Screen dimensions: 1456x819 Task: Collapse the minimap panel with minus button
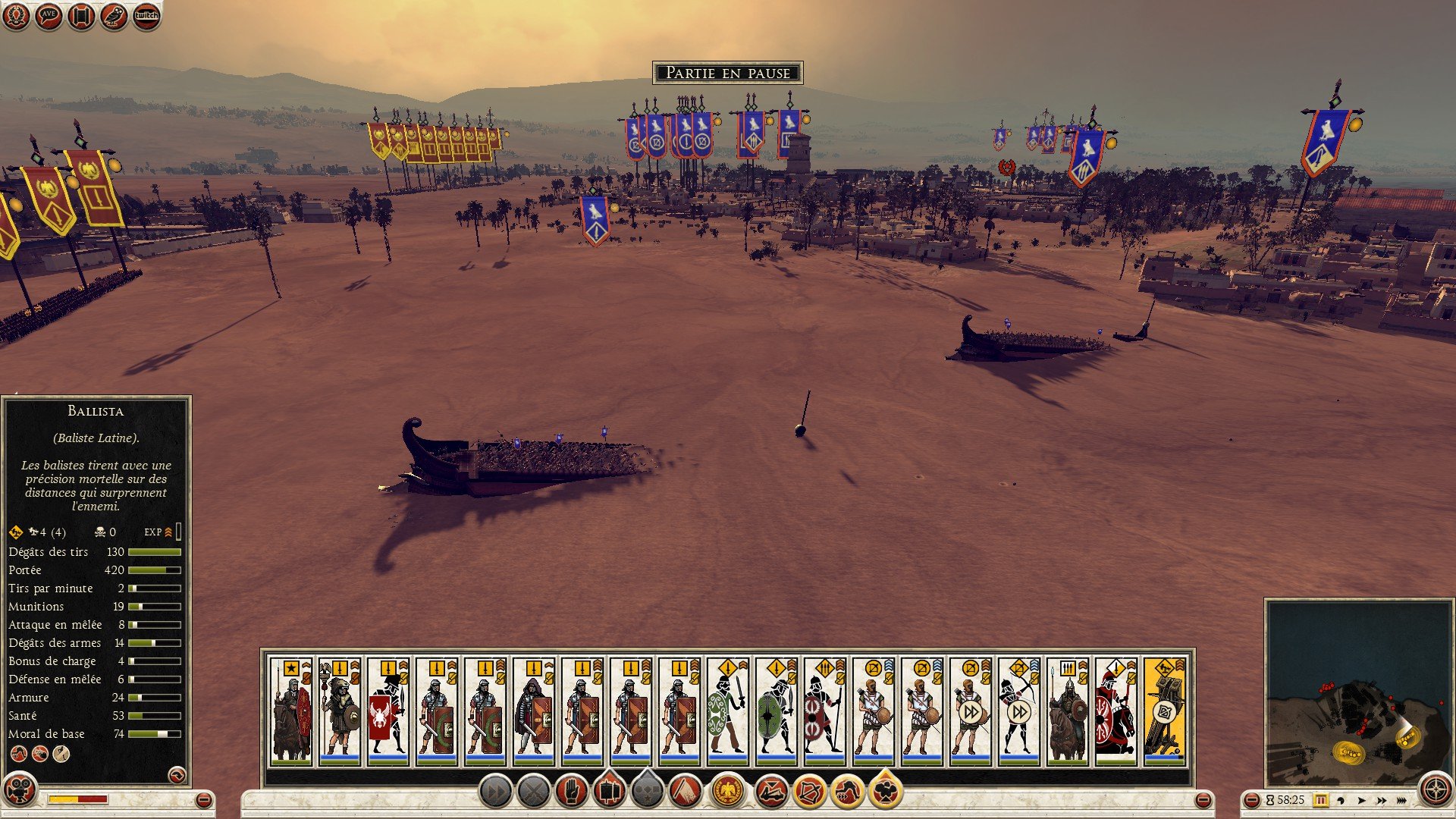[x=1252, y=800]
